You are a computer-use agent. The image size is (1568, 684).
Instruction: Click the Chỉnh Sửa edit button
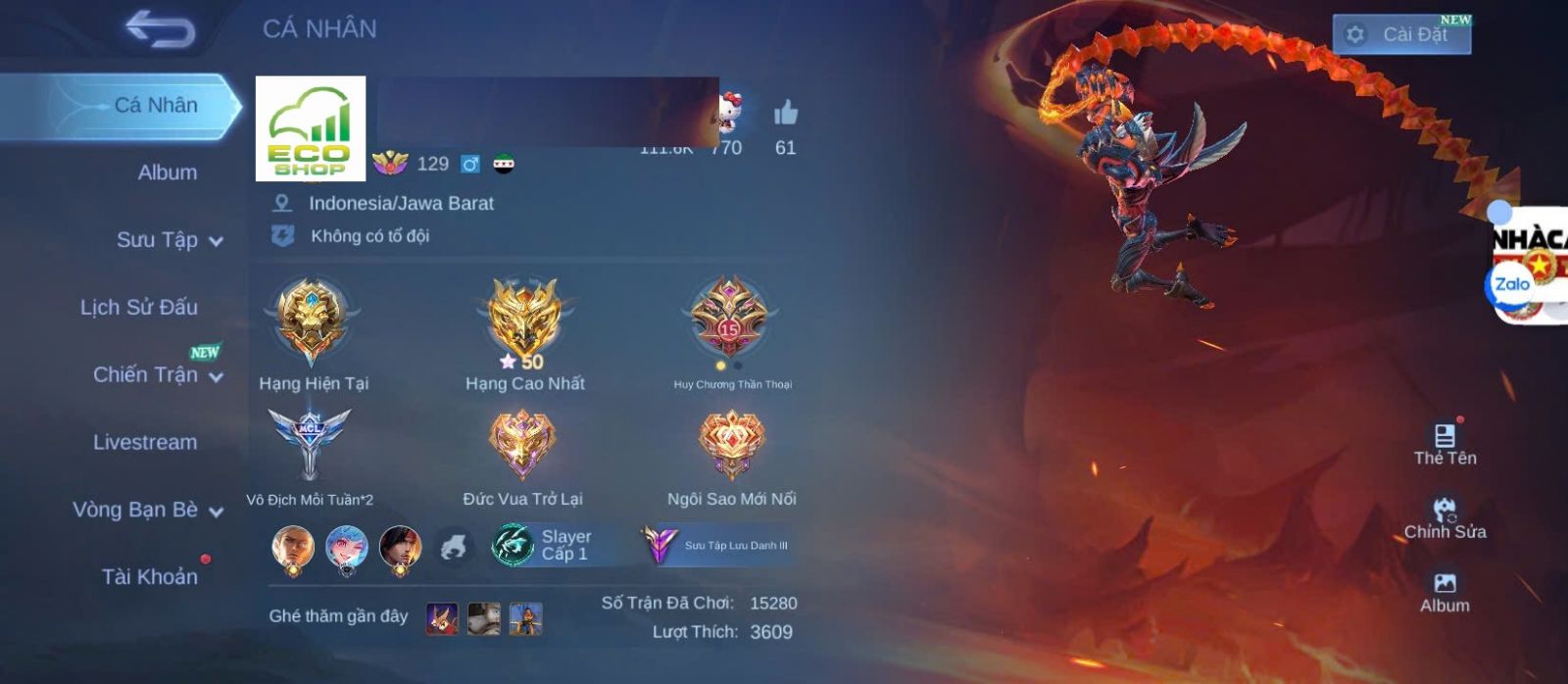pos(1445,517)
